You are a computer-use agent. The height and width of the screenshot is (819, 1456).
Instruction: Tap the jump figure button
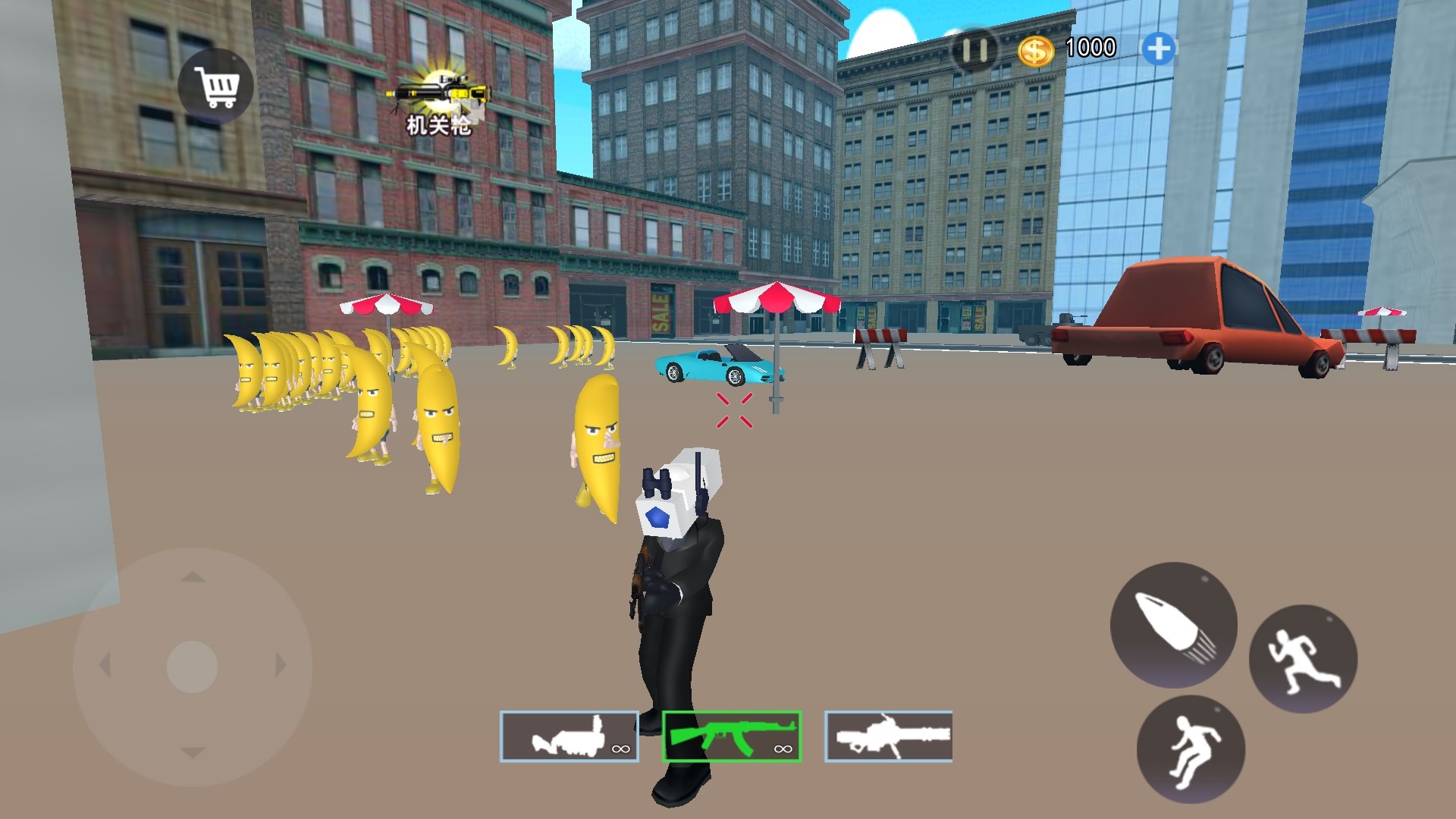pyautogui.click(x=1191, y=749)
